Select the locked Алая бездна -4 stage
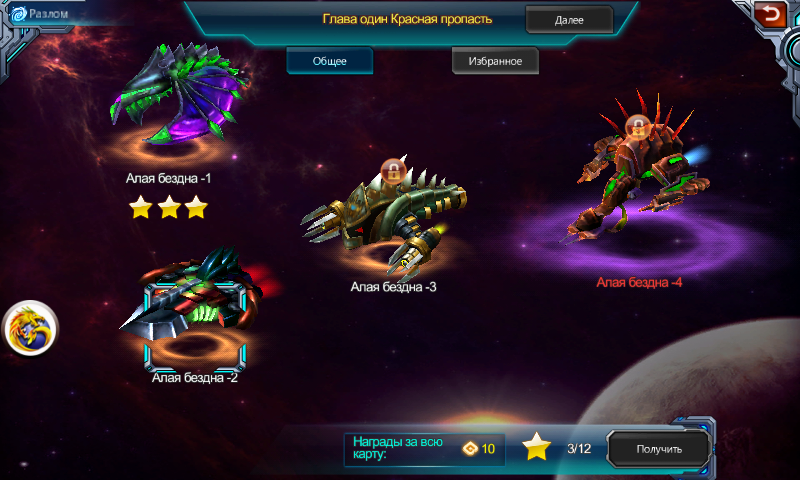This screenshot has width=800, height=480. click(638, 175)
